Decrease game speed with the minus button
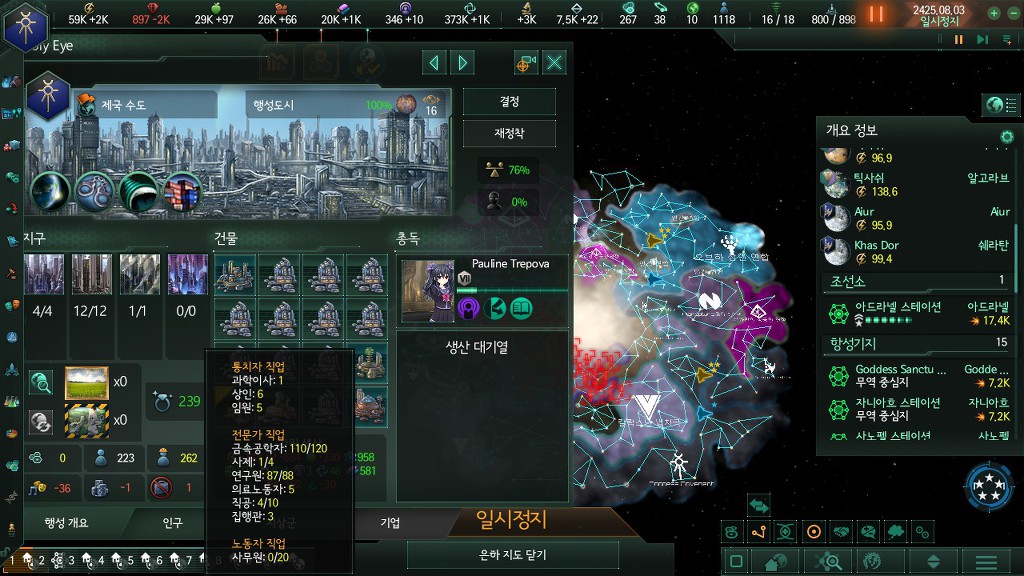Viewport: 1024px width, 576px height. pyautogui.click(x=1011, y=14)
